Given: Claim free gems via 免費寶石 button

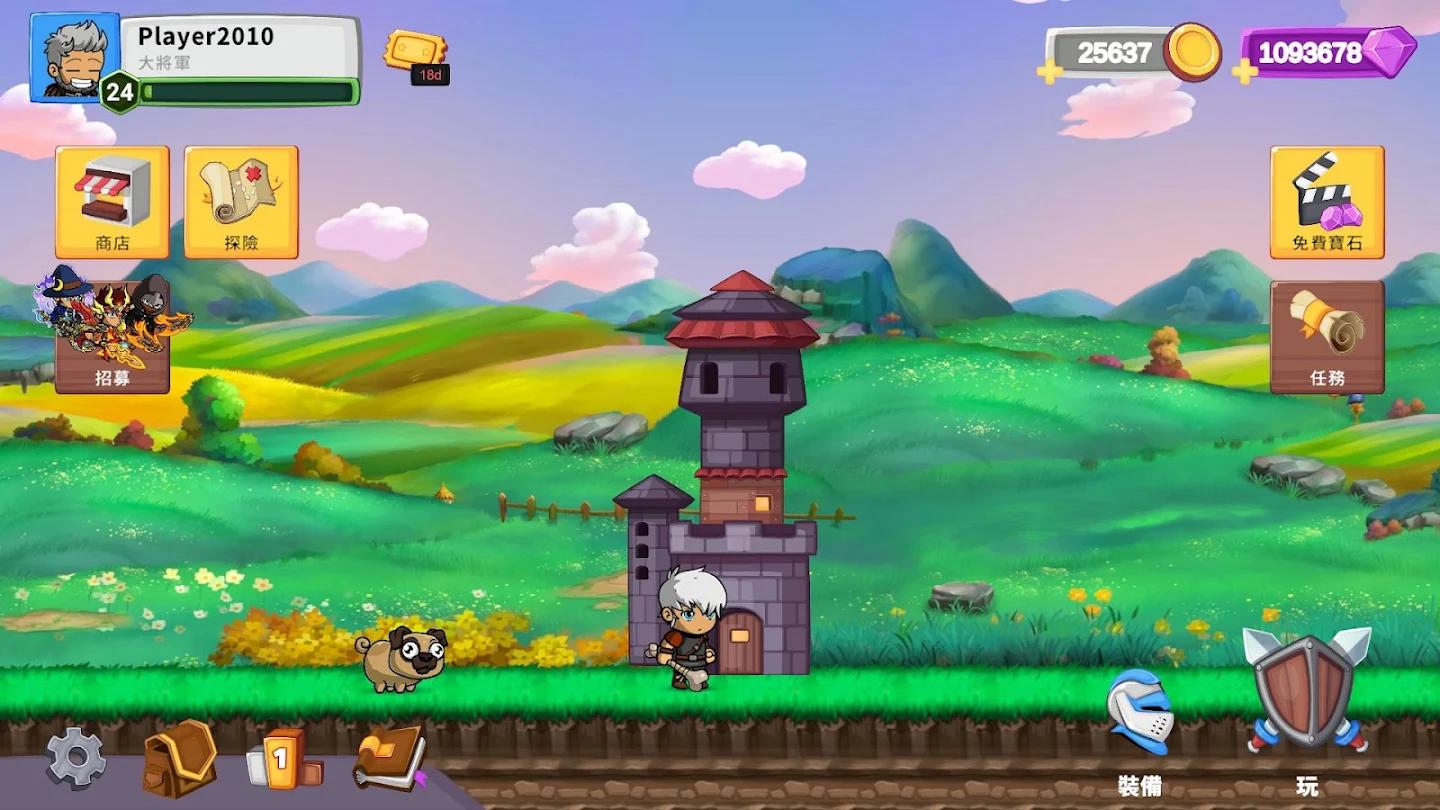Looking at the screenshot, I should (x=1327, y=202).
